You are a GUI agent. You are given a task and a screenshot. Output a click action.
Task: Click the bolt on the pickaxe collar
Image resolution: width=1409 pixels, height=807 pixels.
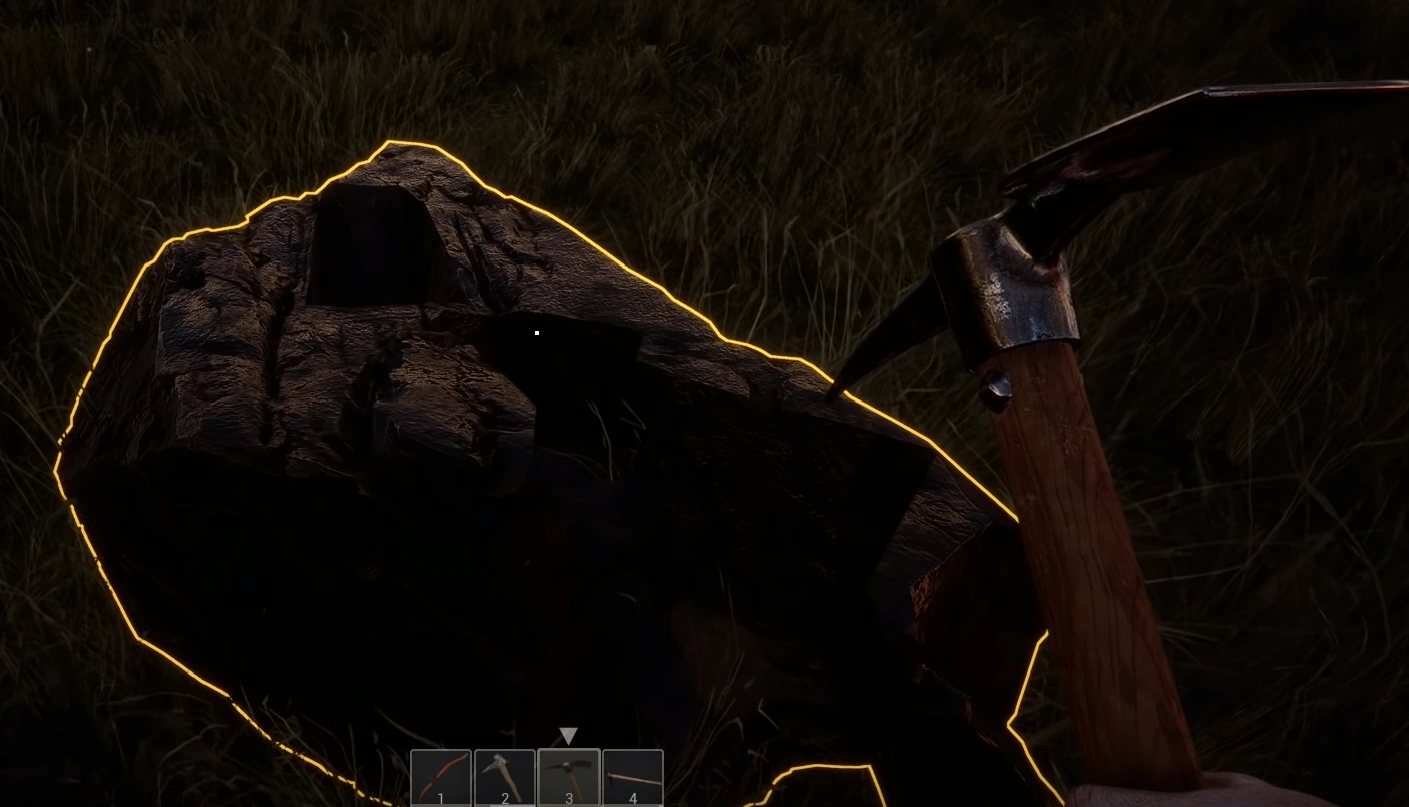pyautogui.click(x=995, y=385)
